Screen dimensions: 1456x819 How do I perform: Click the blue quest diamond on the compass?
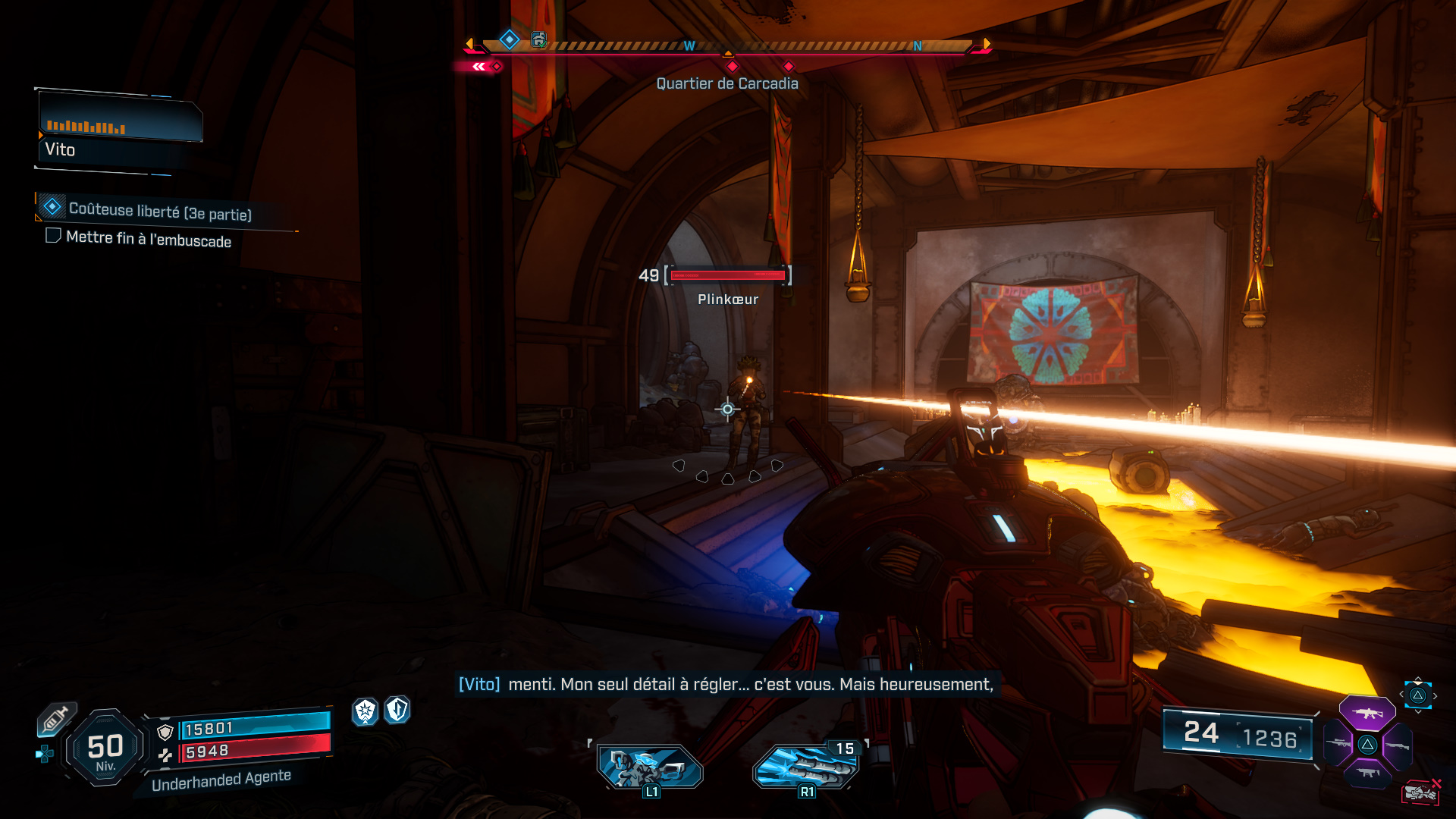point(509,40)
